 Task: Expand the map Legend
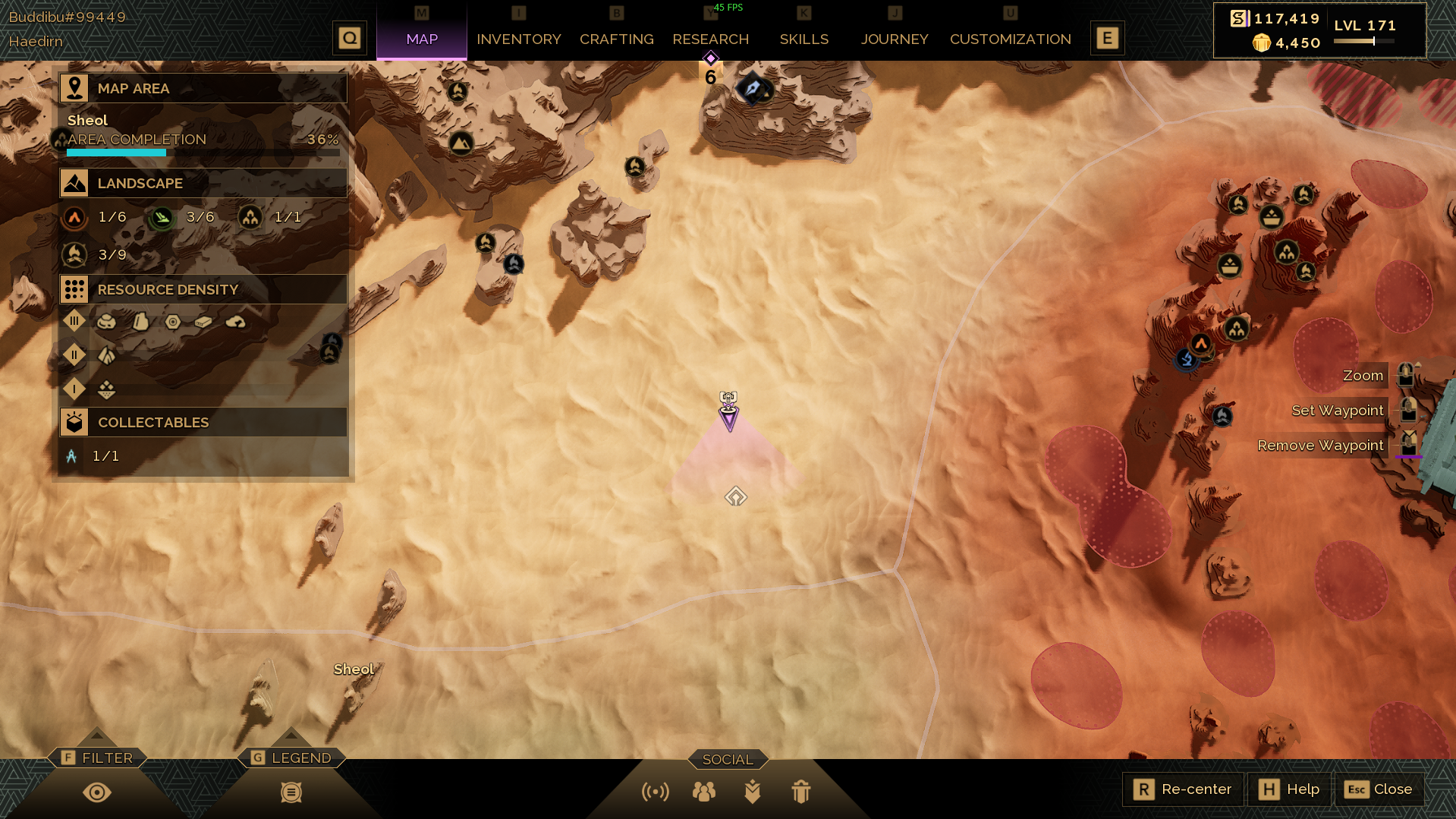(x=291, y=758)
